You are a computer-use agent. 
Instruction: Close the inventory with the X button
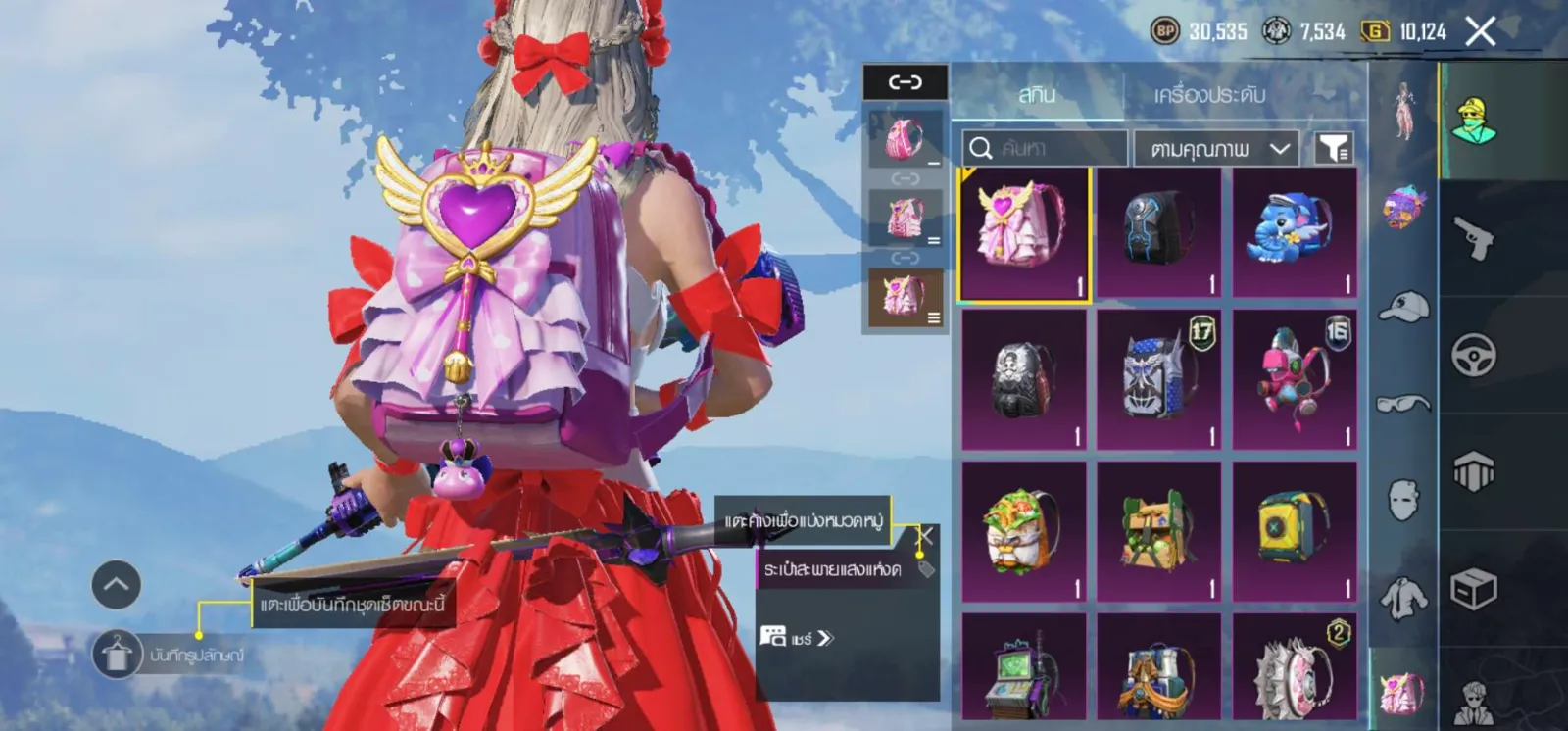pos(1480,32)
